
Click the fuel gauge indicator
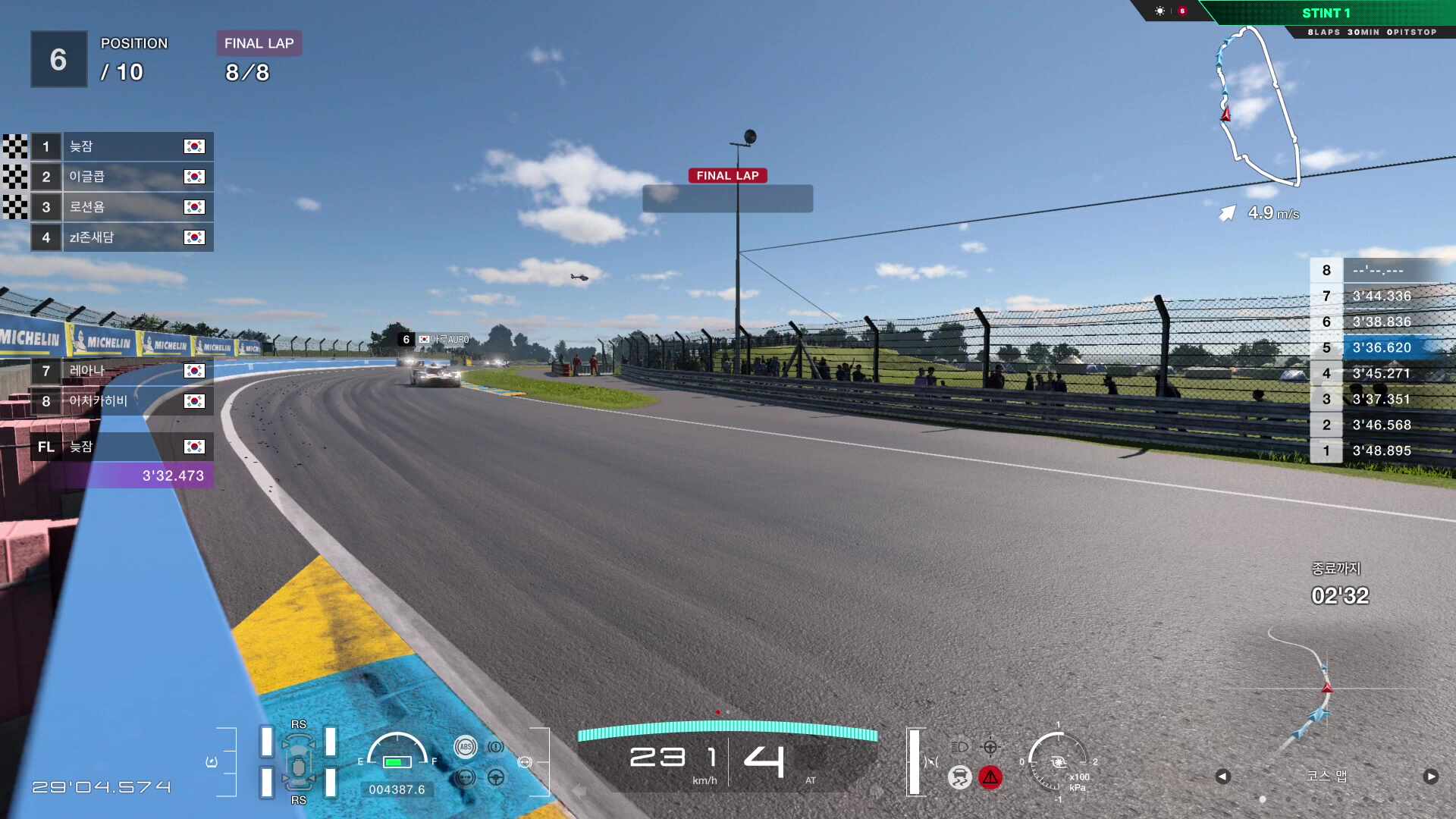pos(397,753)
